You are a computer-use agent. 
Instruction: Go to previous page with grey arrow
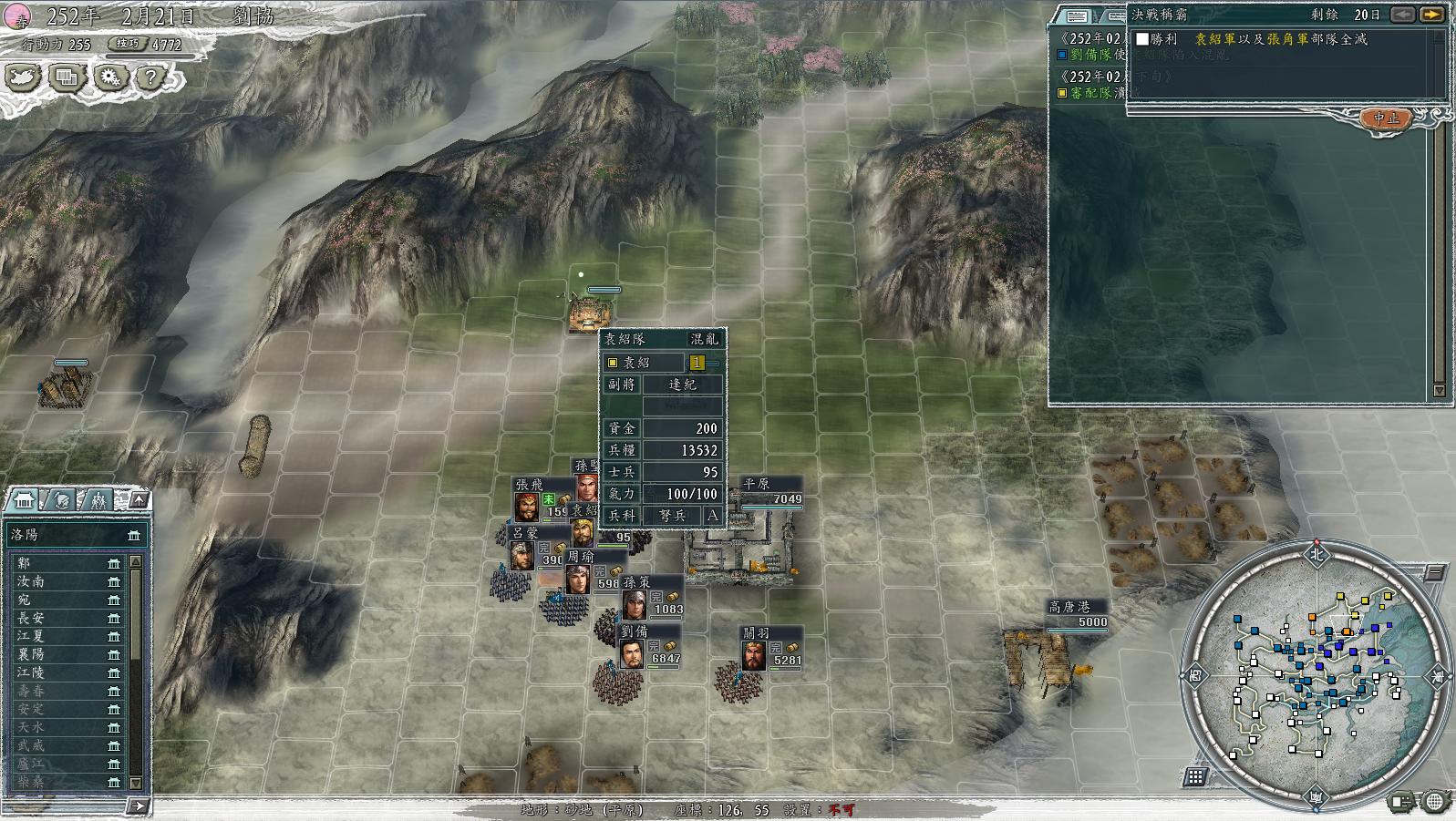(x=1403, y=15)
